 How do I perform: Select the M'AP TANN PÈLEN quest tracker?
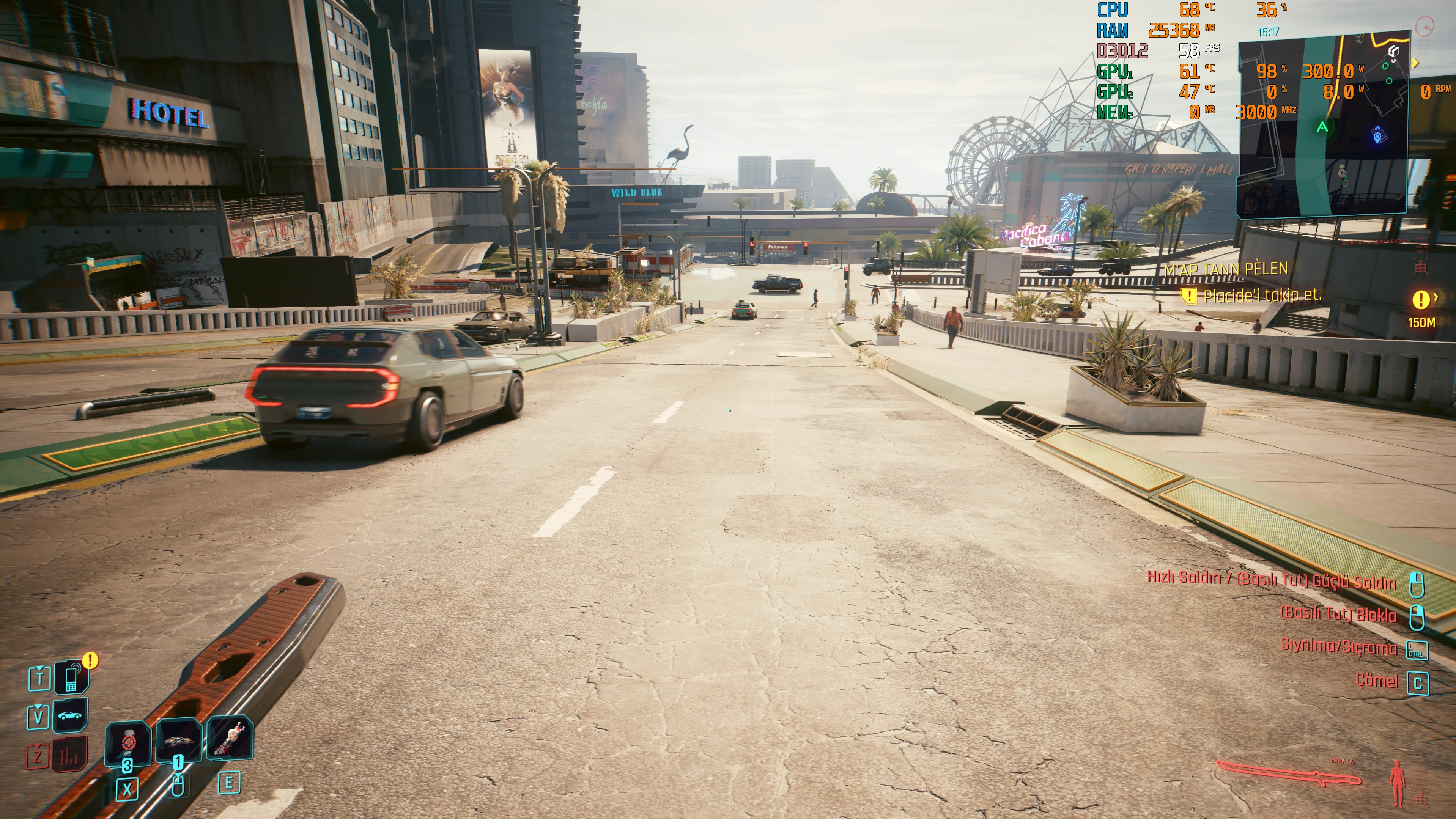1225,269
